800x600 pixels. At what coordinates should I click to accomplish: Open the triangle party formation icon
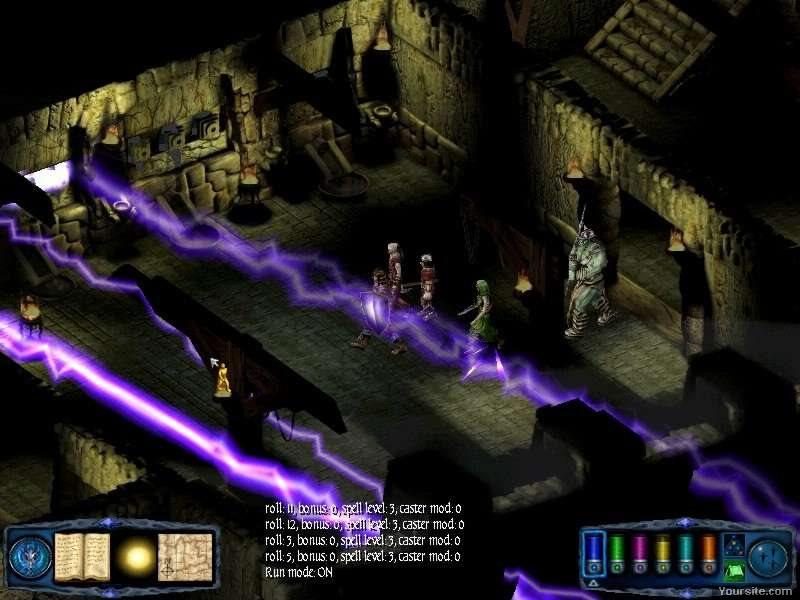734,545
